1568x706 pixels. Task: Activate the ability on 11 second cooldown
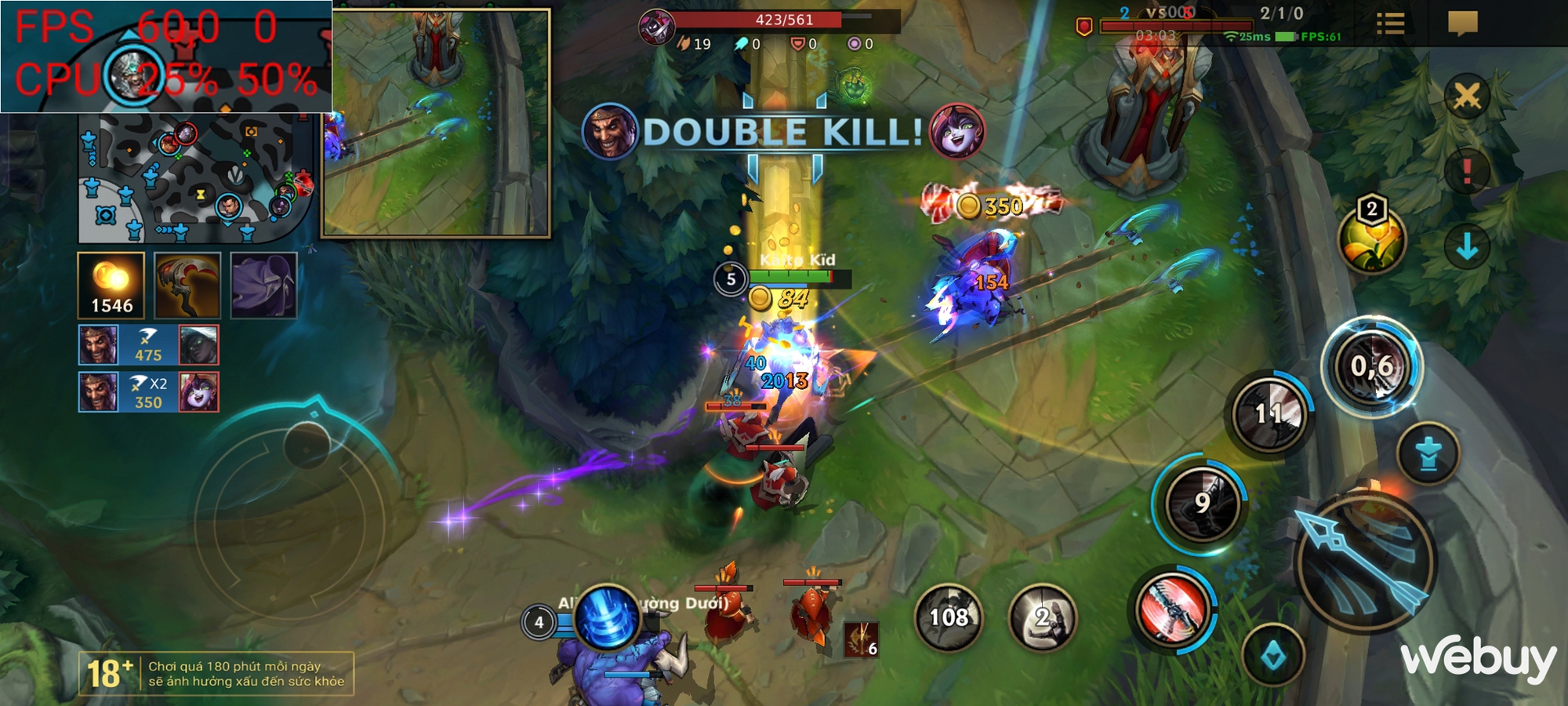coord(1269,413)
